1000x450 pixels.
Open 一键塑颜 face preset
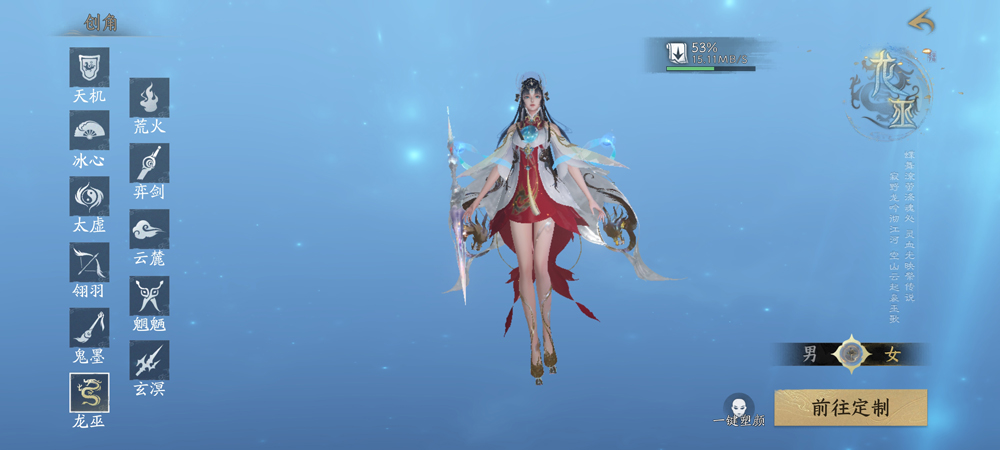pyautogui.click(x=739, y=409)
